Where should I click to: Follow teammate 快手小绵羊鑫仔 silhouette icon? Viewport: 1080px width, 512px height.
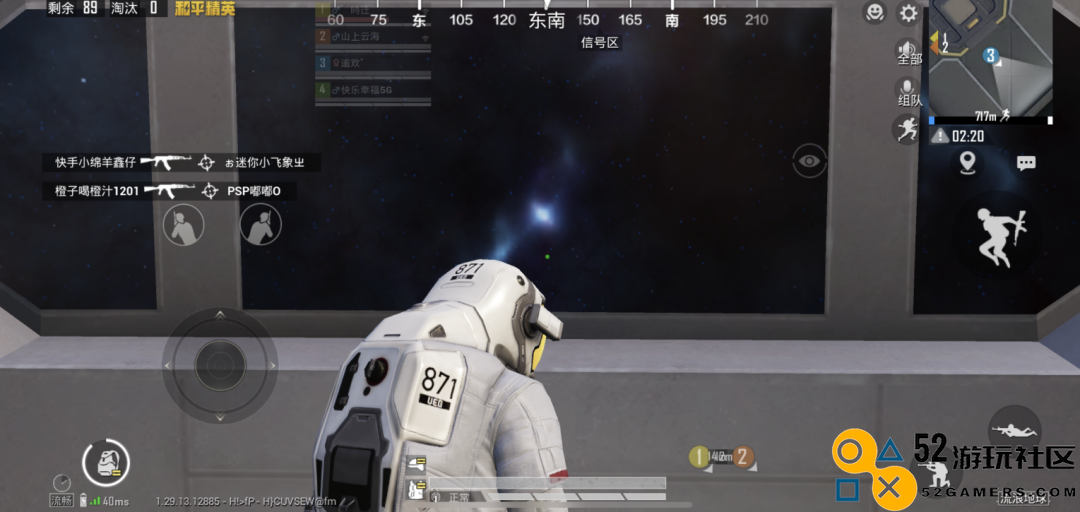pos(183,225)
